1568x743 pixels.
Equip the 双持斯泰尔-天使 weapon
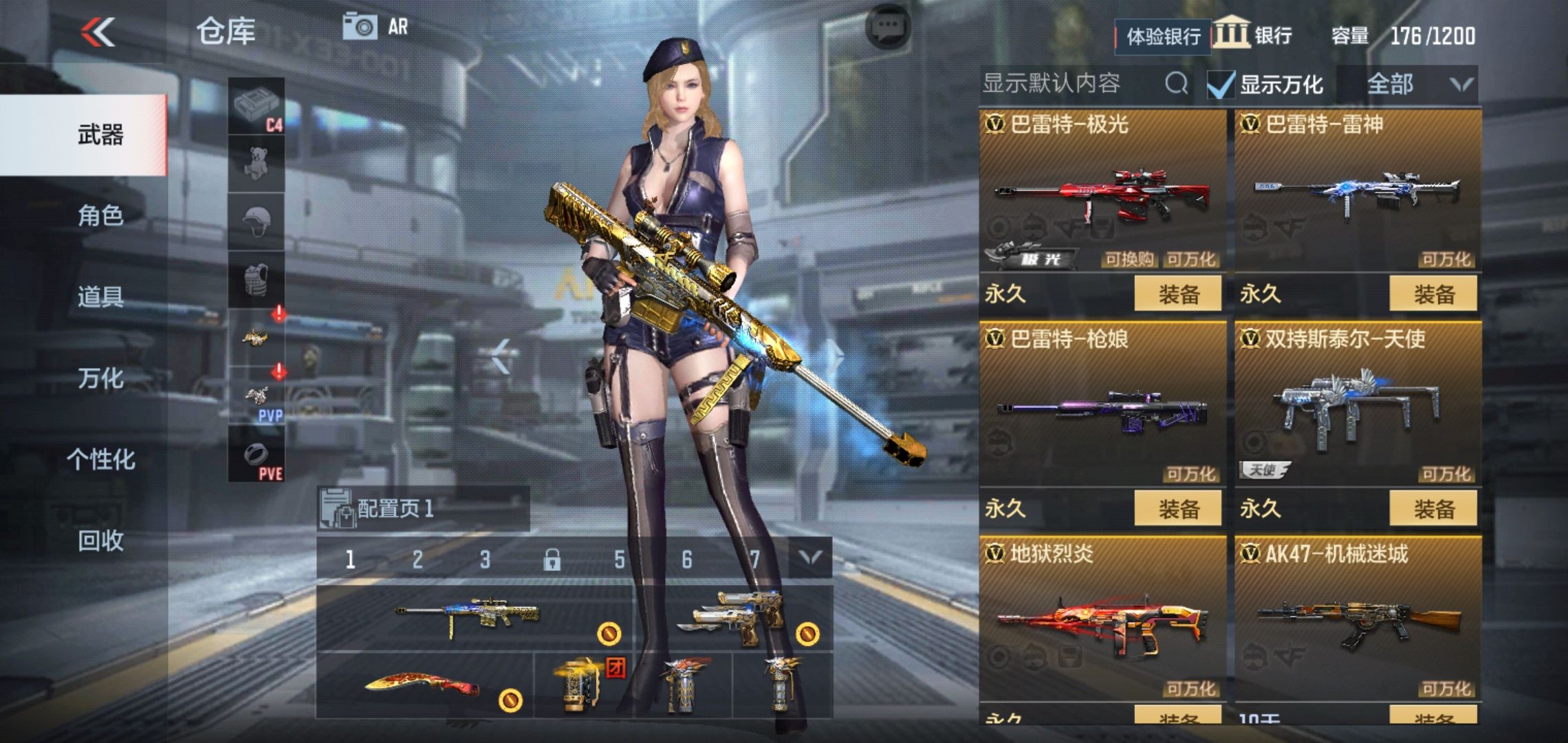click(1433, 509)
